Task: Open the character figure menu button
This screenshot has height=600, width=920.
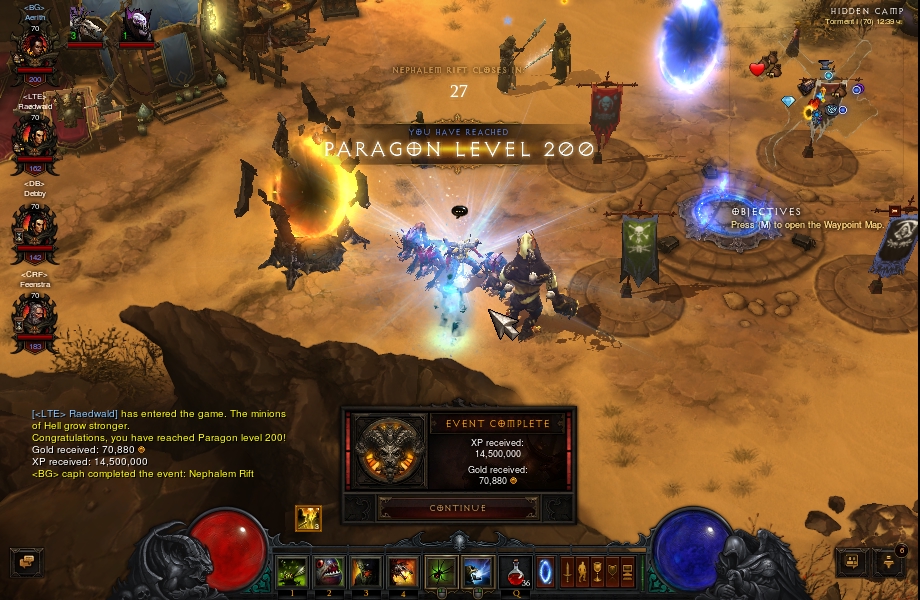Action: tap(582, 571)
